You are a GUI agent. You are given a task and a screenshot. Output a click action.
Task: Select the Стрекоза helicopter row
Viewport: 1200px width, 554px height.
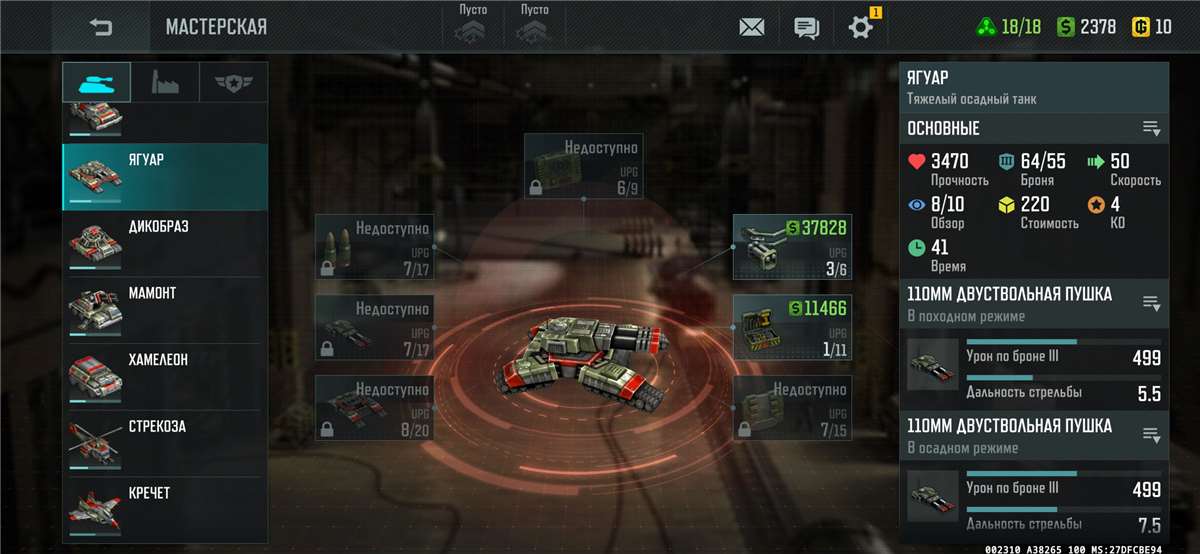tap(165, 444)
